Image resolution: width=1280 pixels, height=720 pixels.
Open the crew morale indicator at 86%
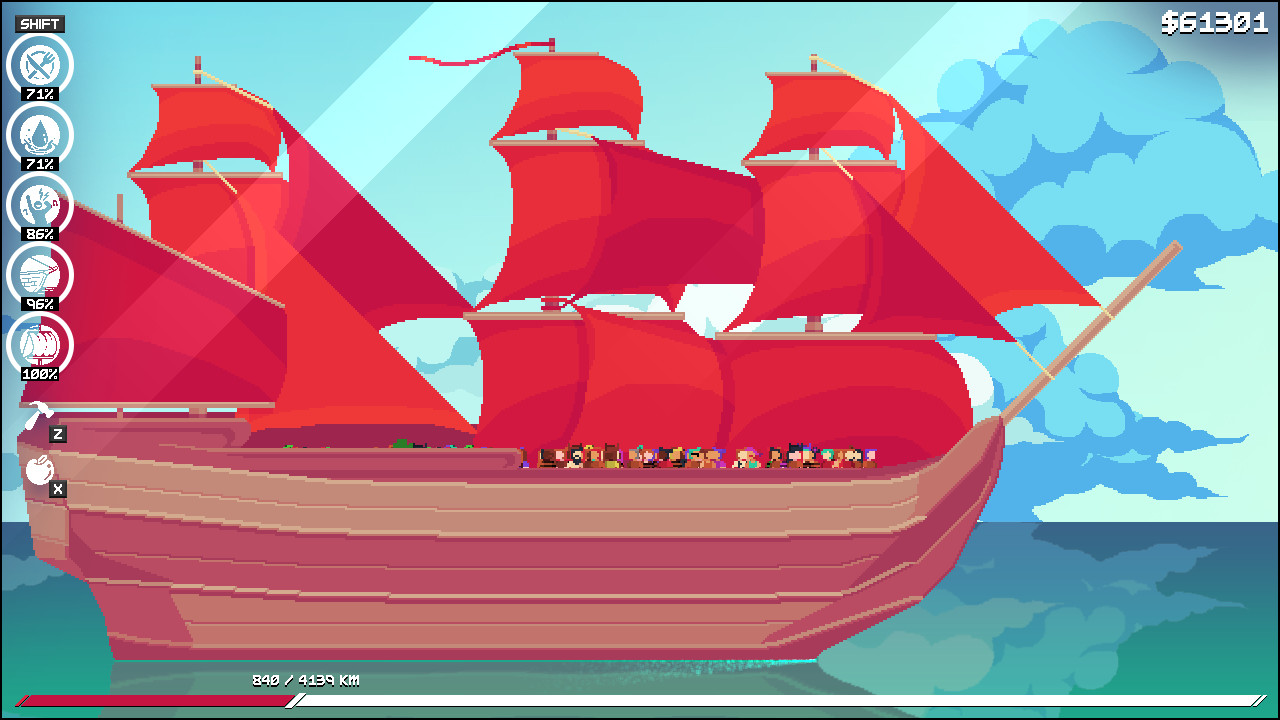[40, 207]
